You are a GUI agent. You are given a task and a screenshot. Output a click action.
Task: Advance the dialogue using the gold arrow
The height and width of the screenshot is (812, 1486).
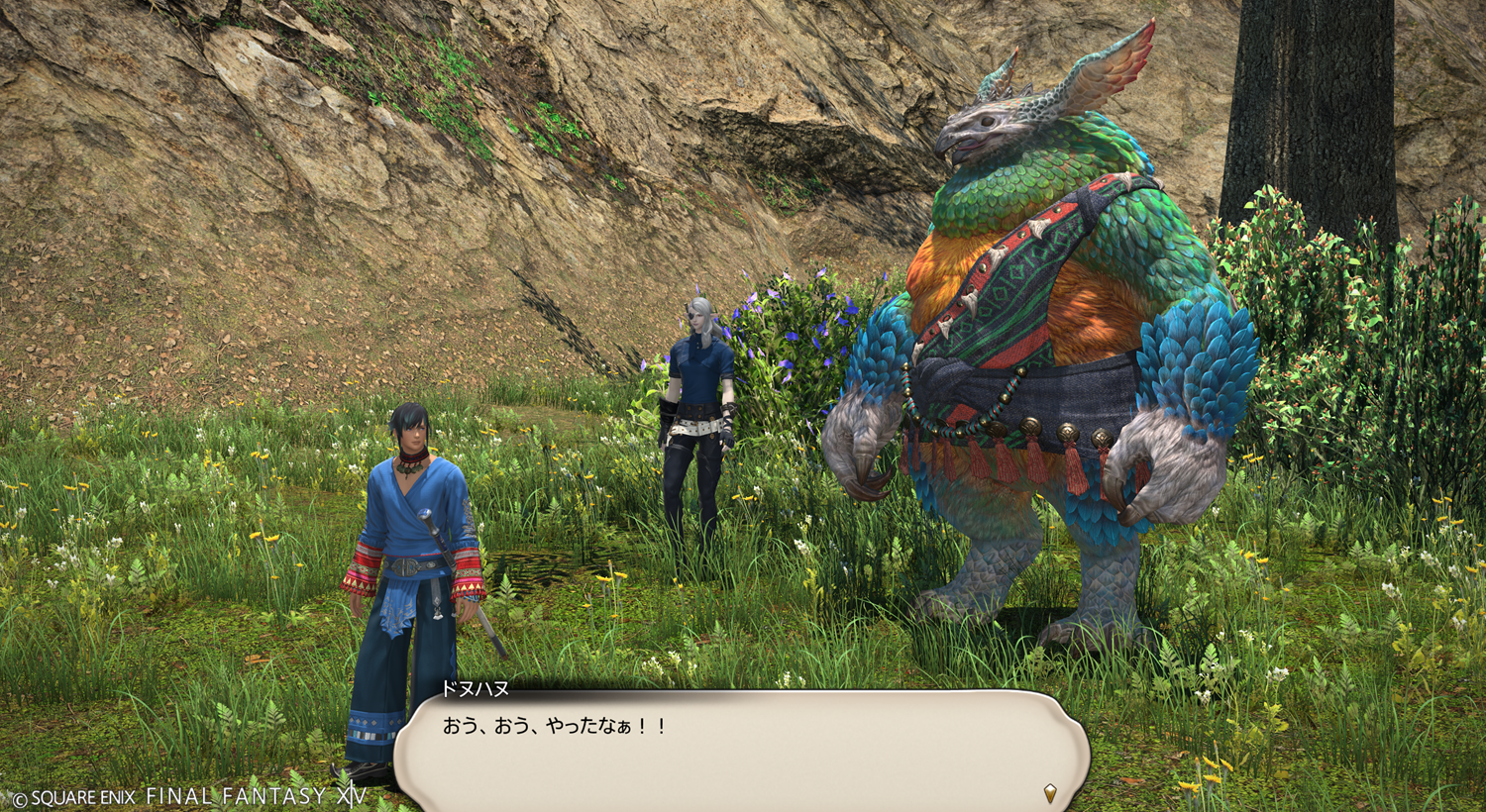tap(1050, 792)
